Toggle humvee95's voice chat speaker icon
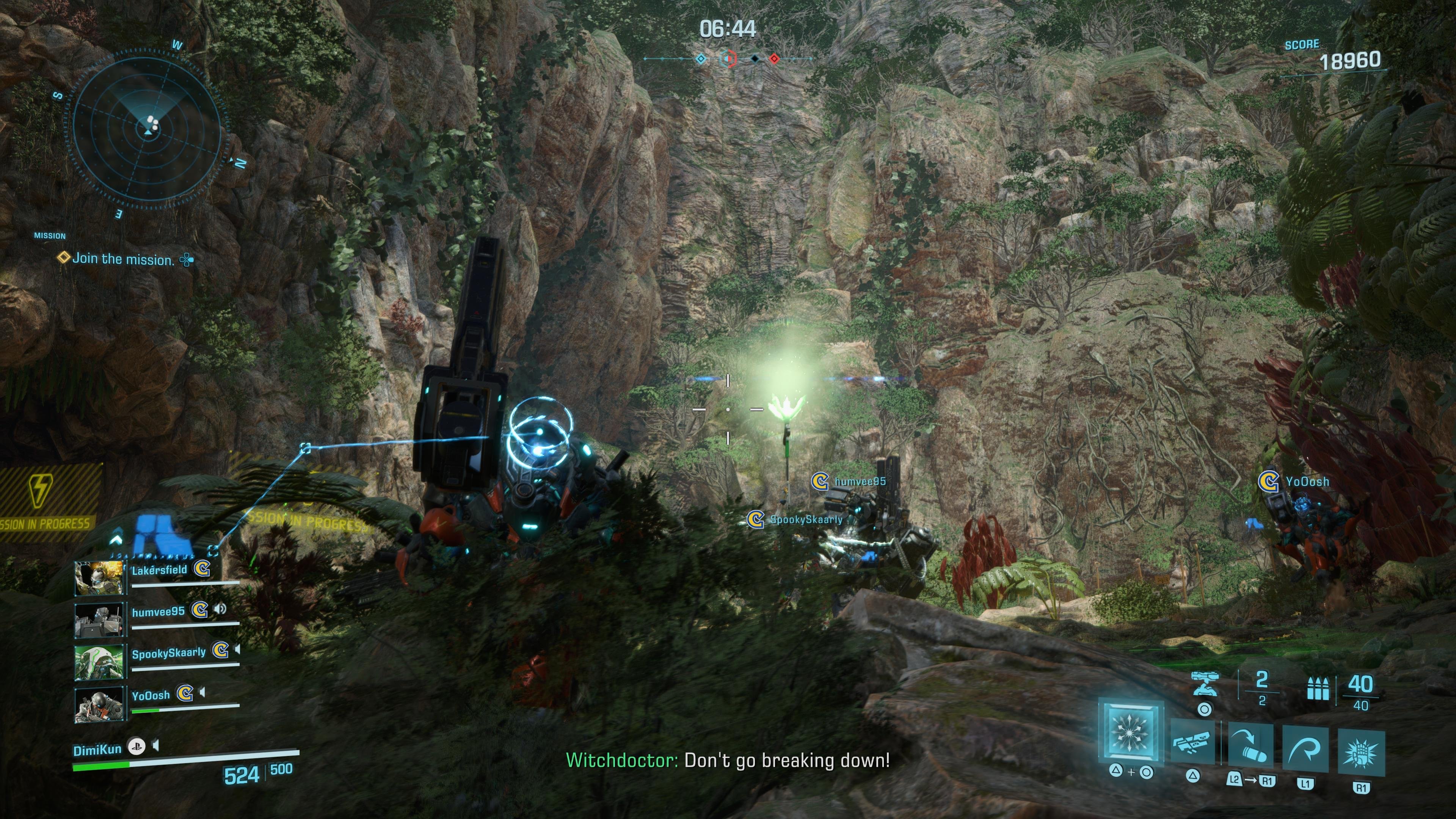1456x819 pixels. 220,609
